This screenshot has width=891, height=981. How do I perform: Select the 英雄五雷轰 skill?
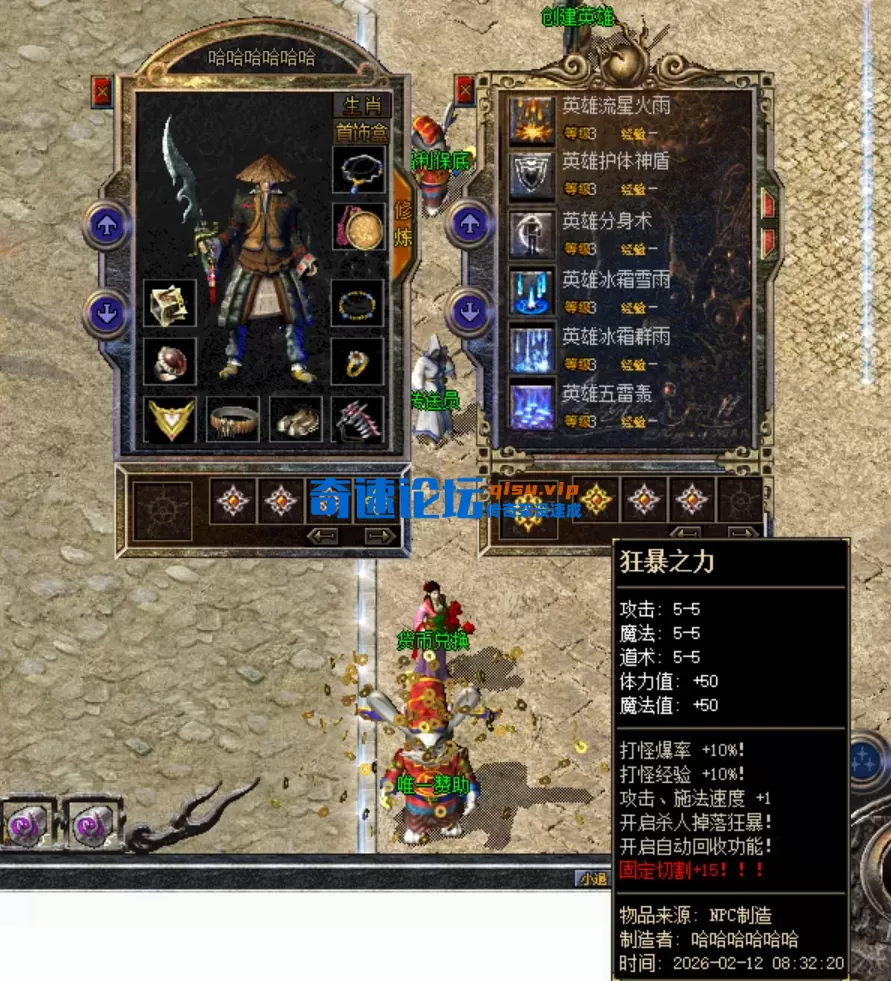(x=531, y=406)
